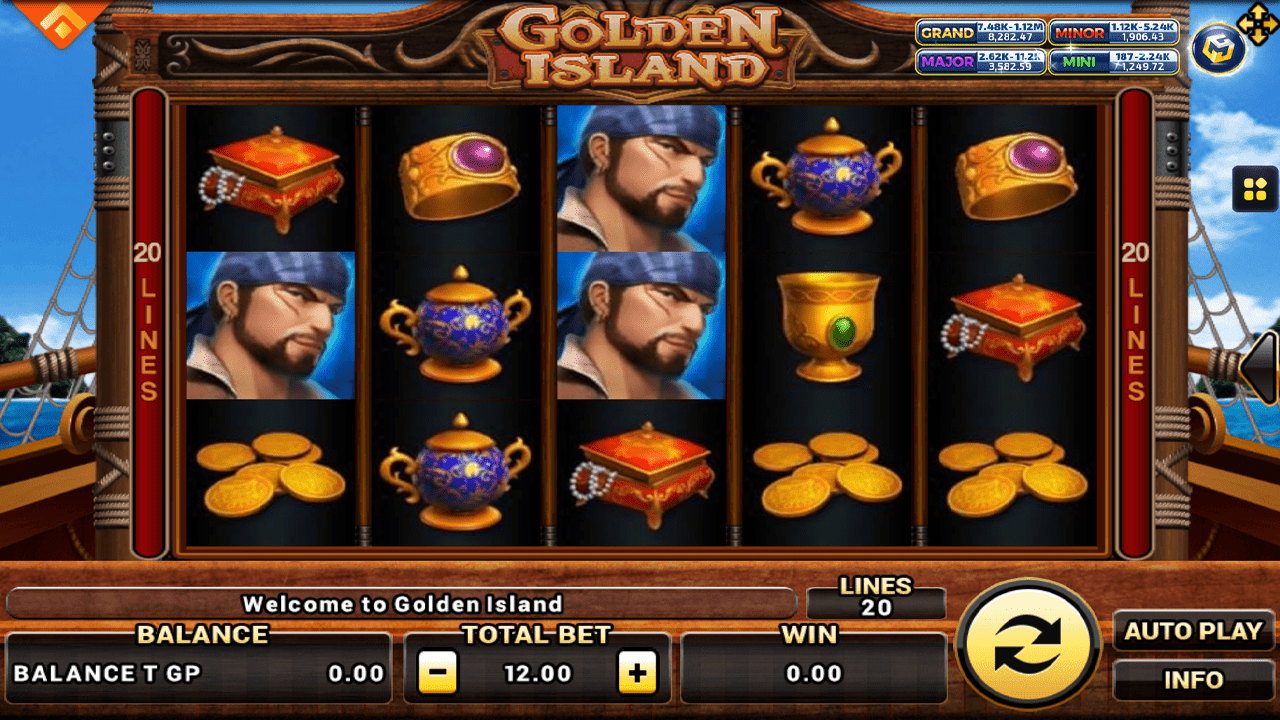Click the left 20 LINES banner
The image size is (1280, 720).
pos(148,320)
